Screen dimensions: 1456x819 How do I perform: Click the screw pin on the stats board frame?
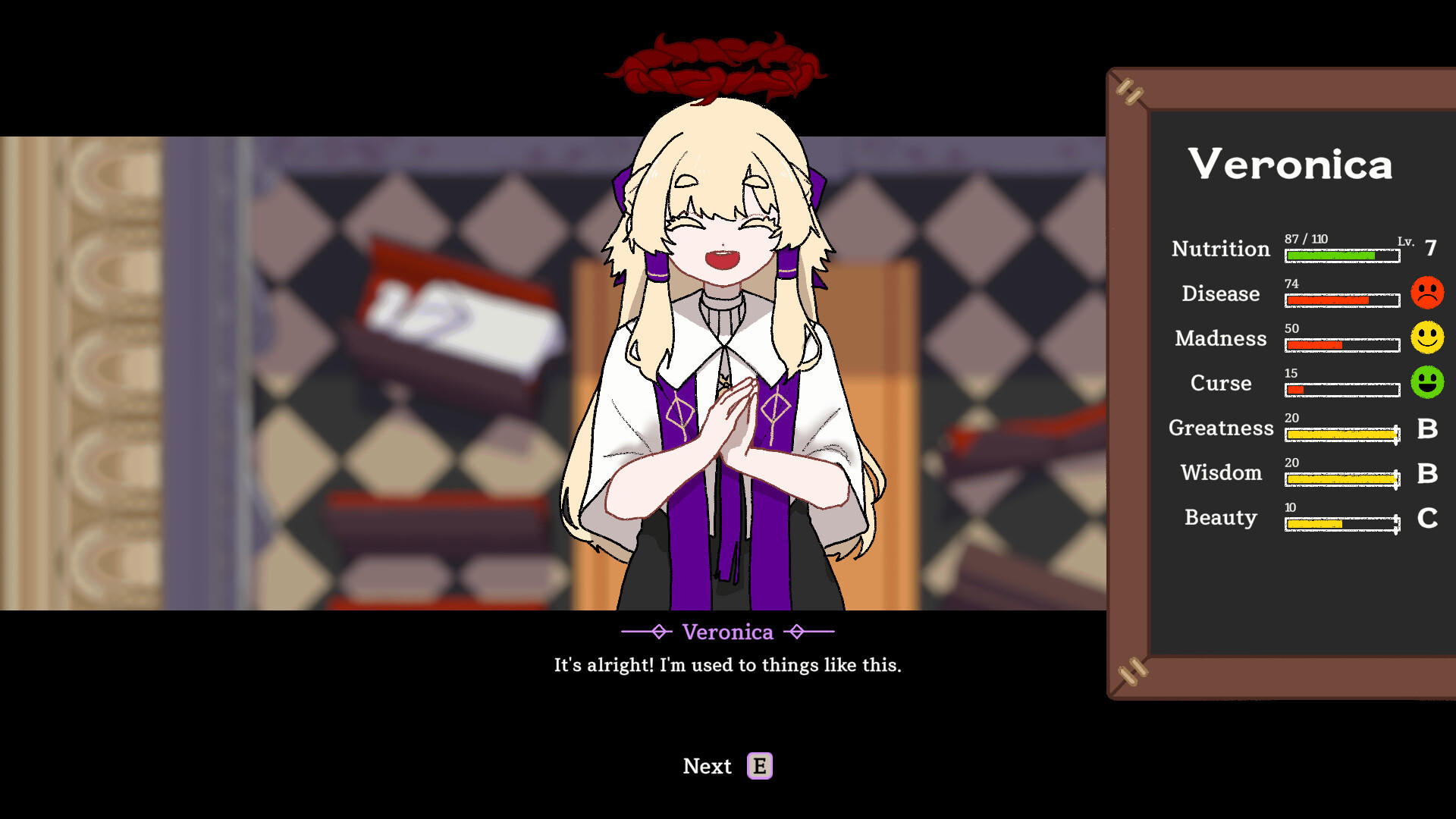(x=1130, y=91)
